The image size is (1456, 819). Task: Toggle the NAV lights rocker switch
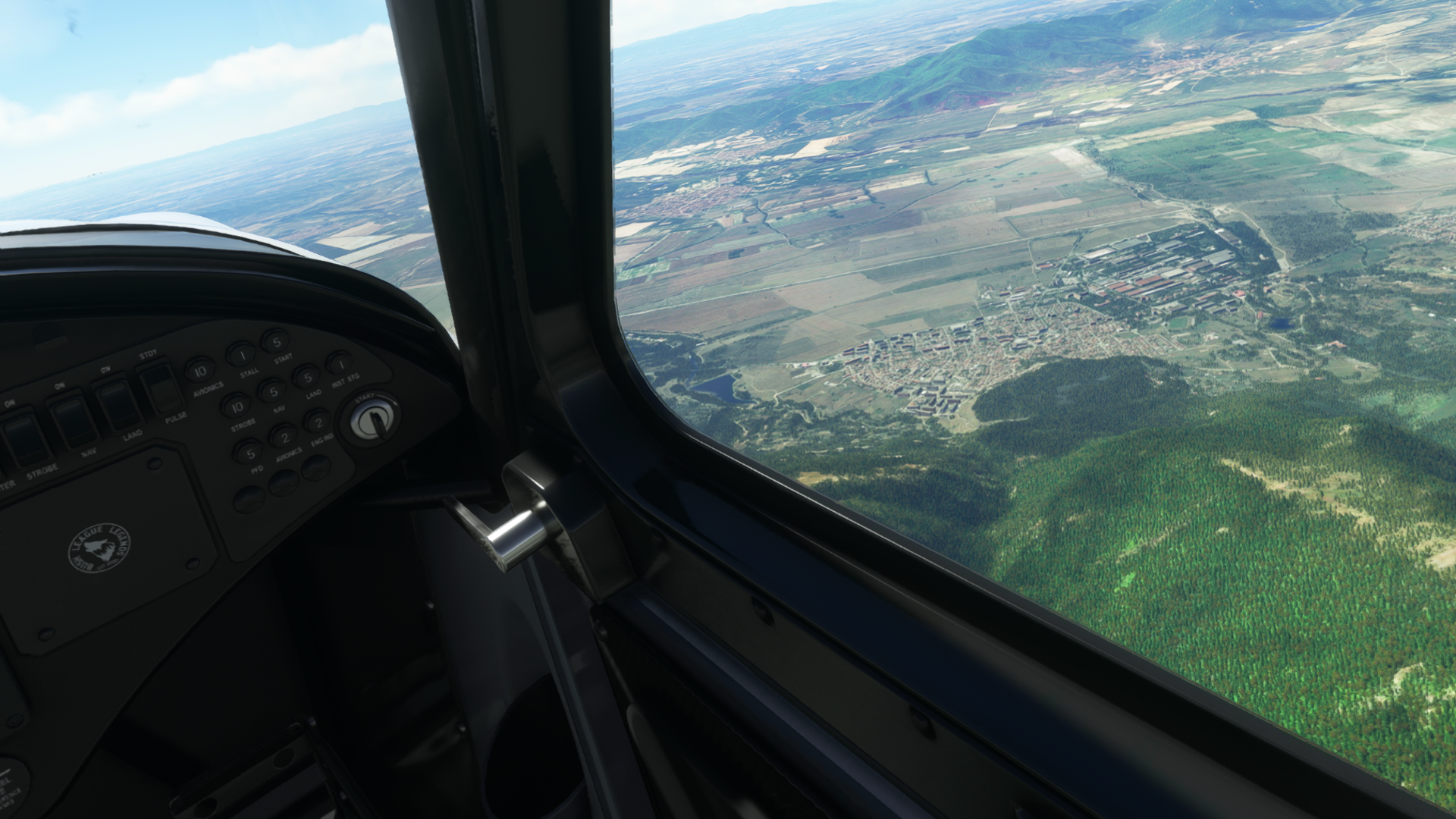[74, 421]
